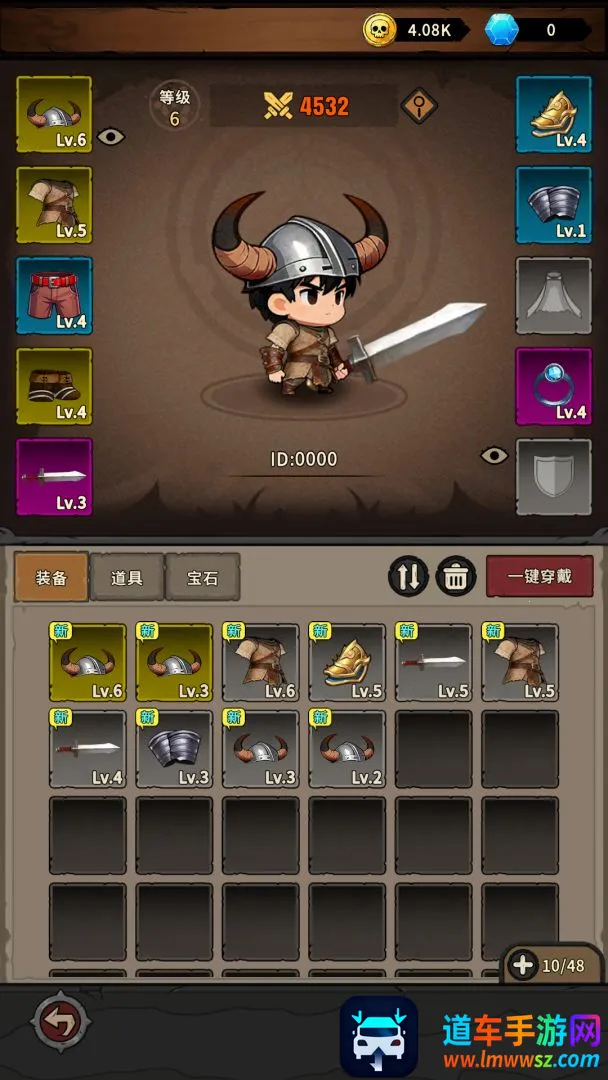Pick the Lv.6 tunic in inventory
Screen dimensions: 608x1080
[x=260, y=662]
